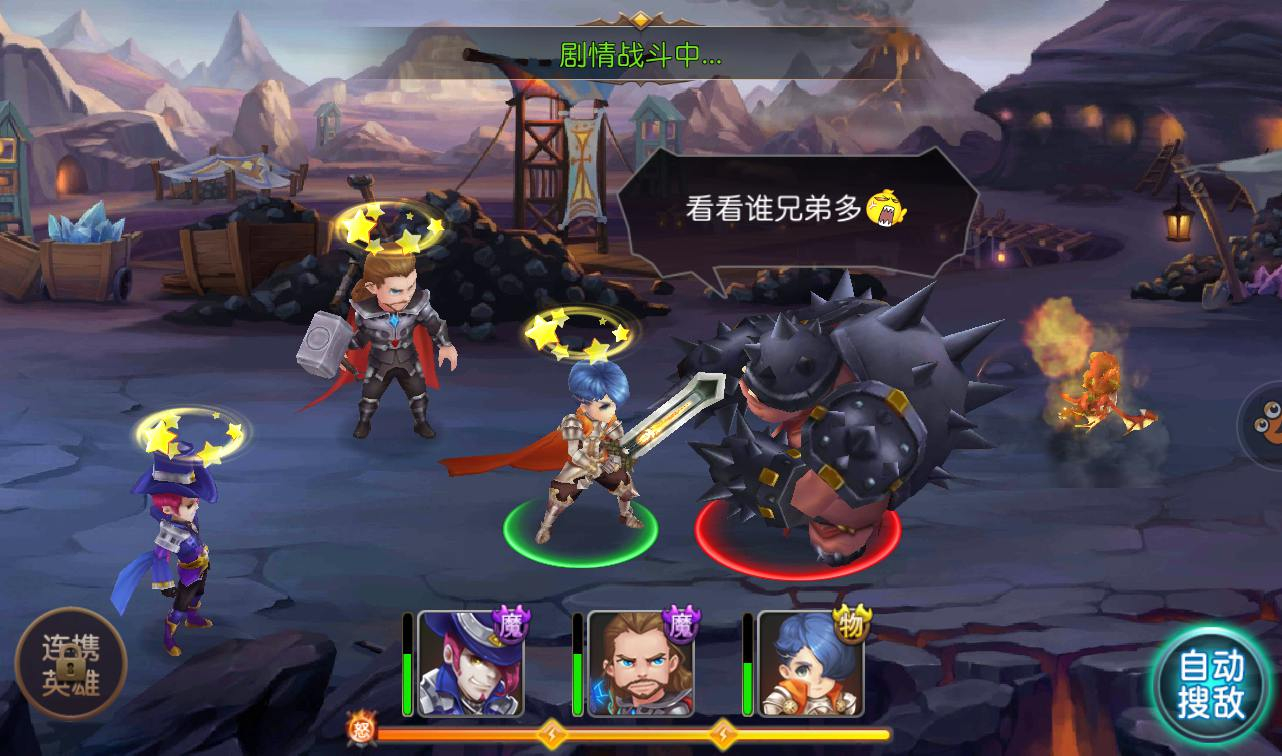Screen dimensions: 1282x756
Task: Activate the 自动搜敌 auto-search button
Action: (x=1211, y=687)
